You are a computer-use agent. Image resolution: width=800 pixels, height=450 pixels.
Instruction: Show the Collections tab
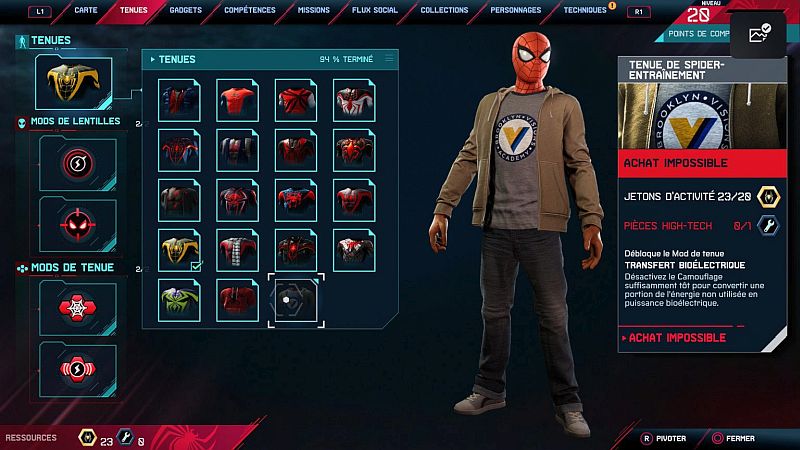pyautogui.click(x=444, y=10)
